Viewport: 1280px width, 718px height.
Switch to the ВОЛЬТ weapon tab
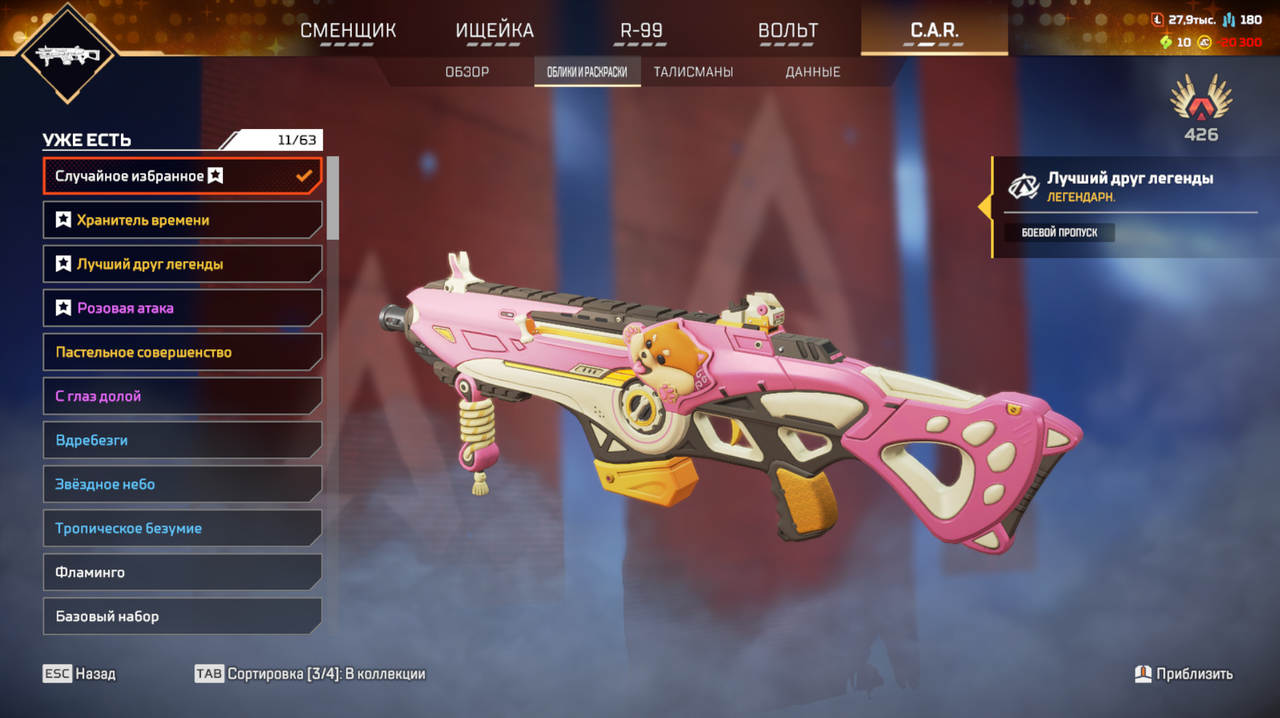[x=788, y=30]
